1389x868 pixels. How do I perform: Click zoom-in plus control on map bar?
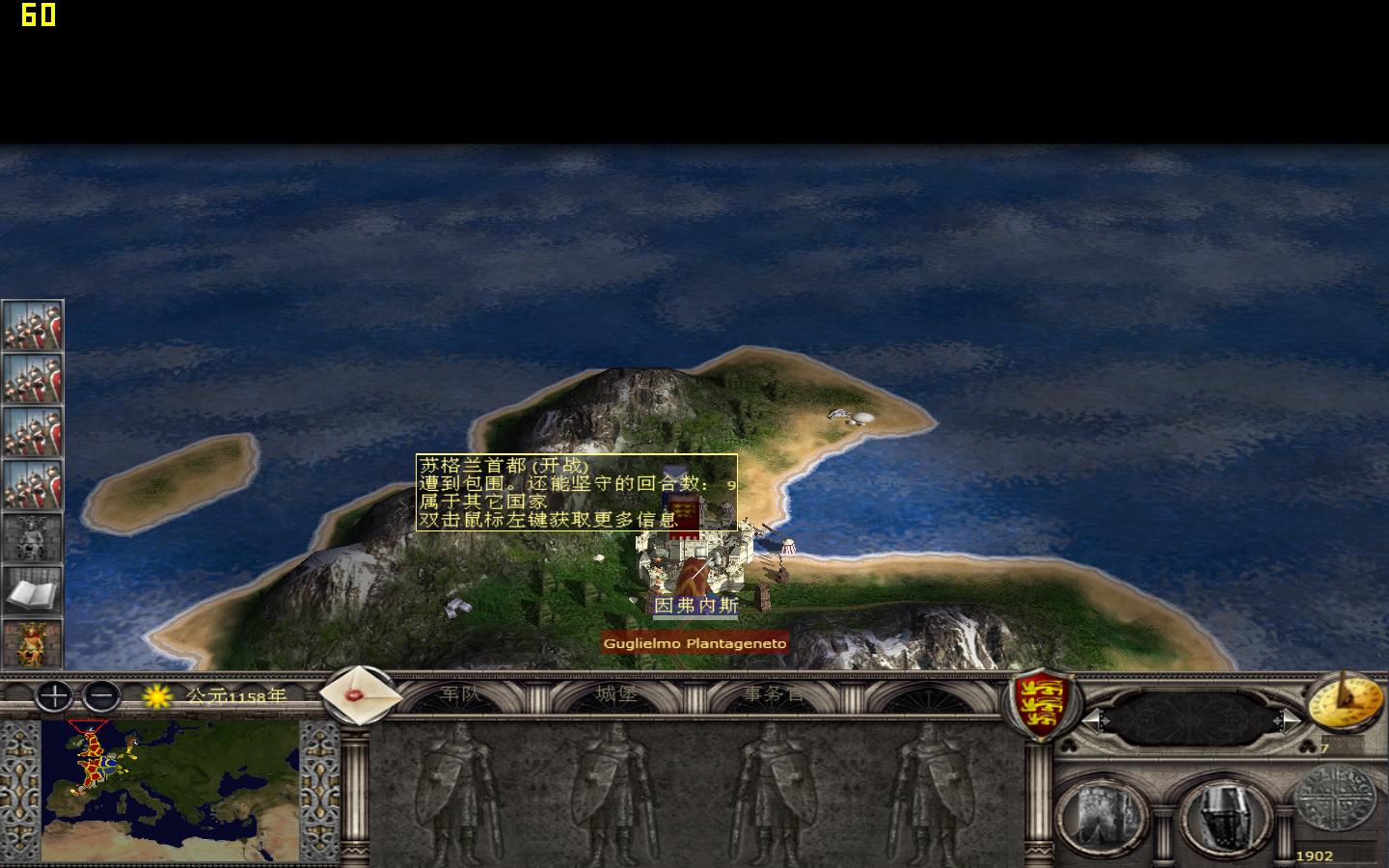pyautogui.click(x=53, y=697)
